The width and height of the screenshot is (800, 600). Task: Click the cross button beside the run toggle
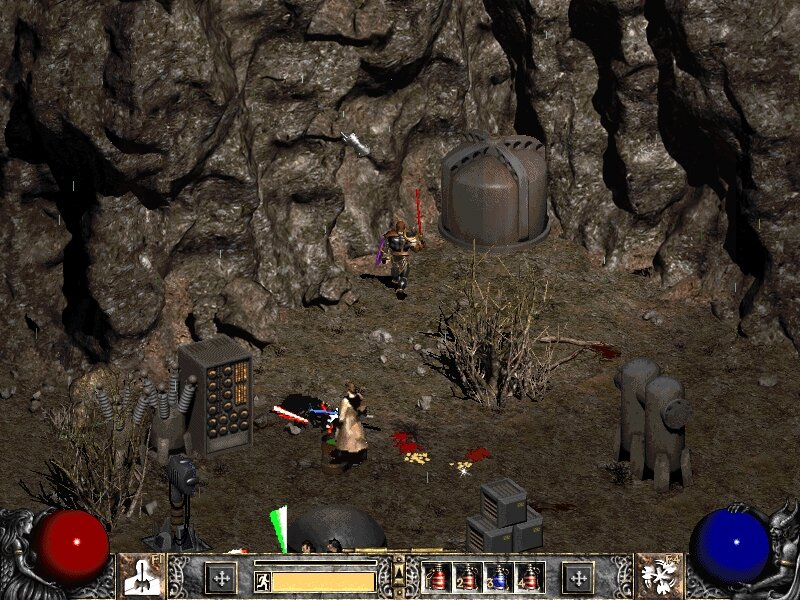[221, 578]
